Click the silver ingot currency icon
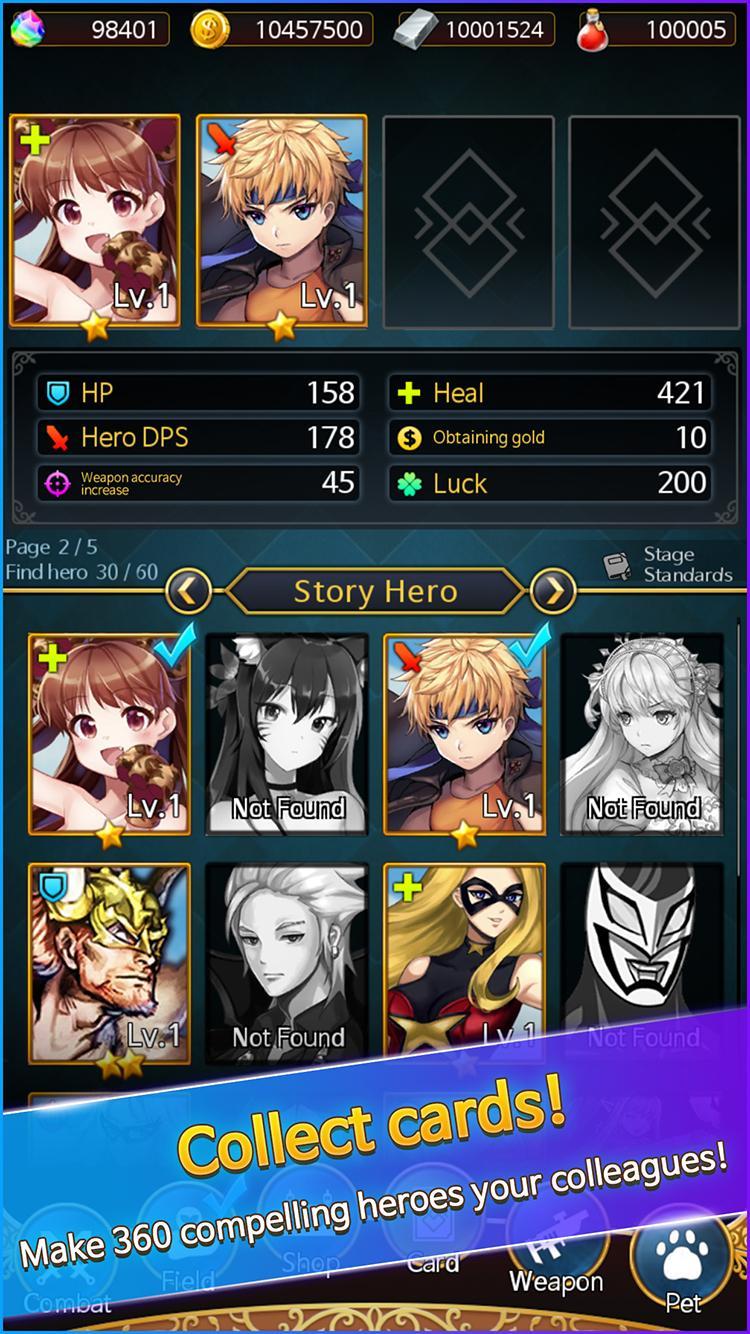The height and width of the screenshot is (1334, 750). 412,30
